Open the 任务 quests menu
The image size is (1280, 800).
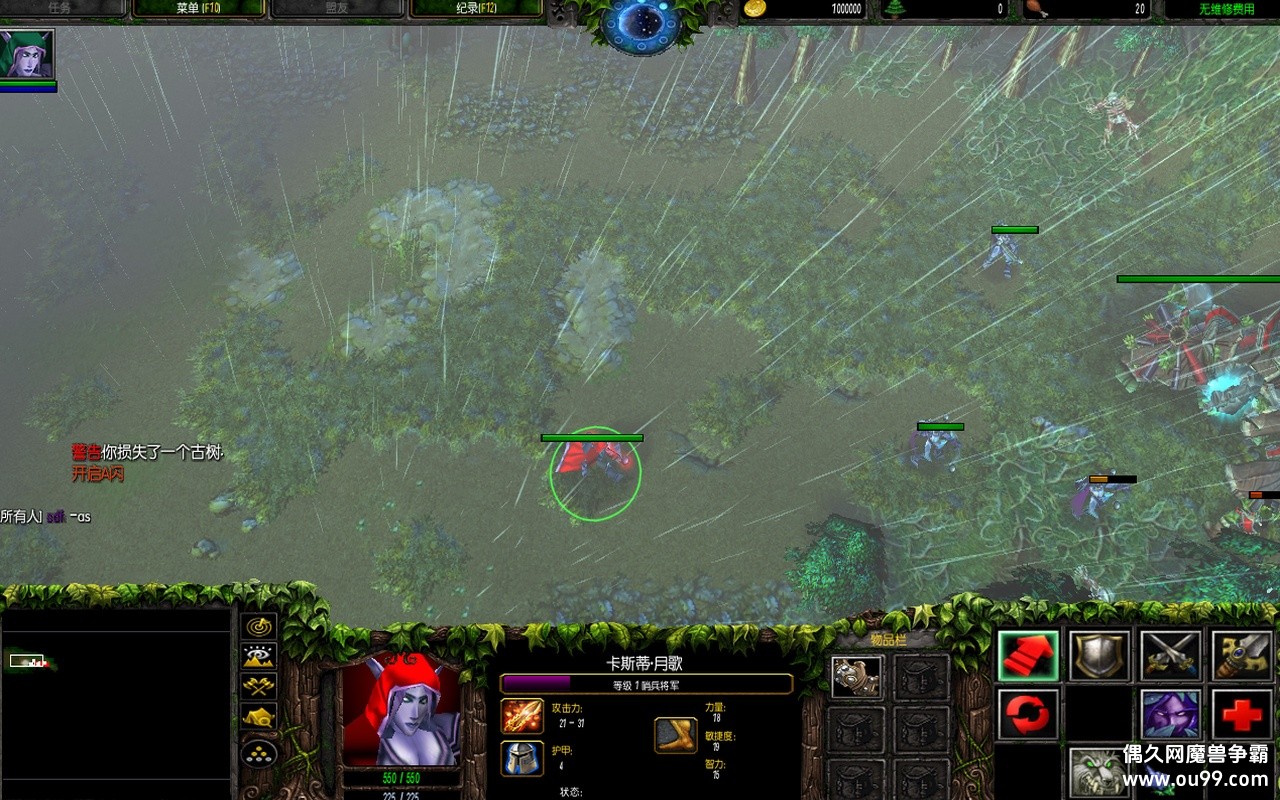point(60,9)
